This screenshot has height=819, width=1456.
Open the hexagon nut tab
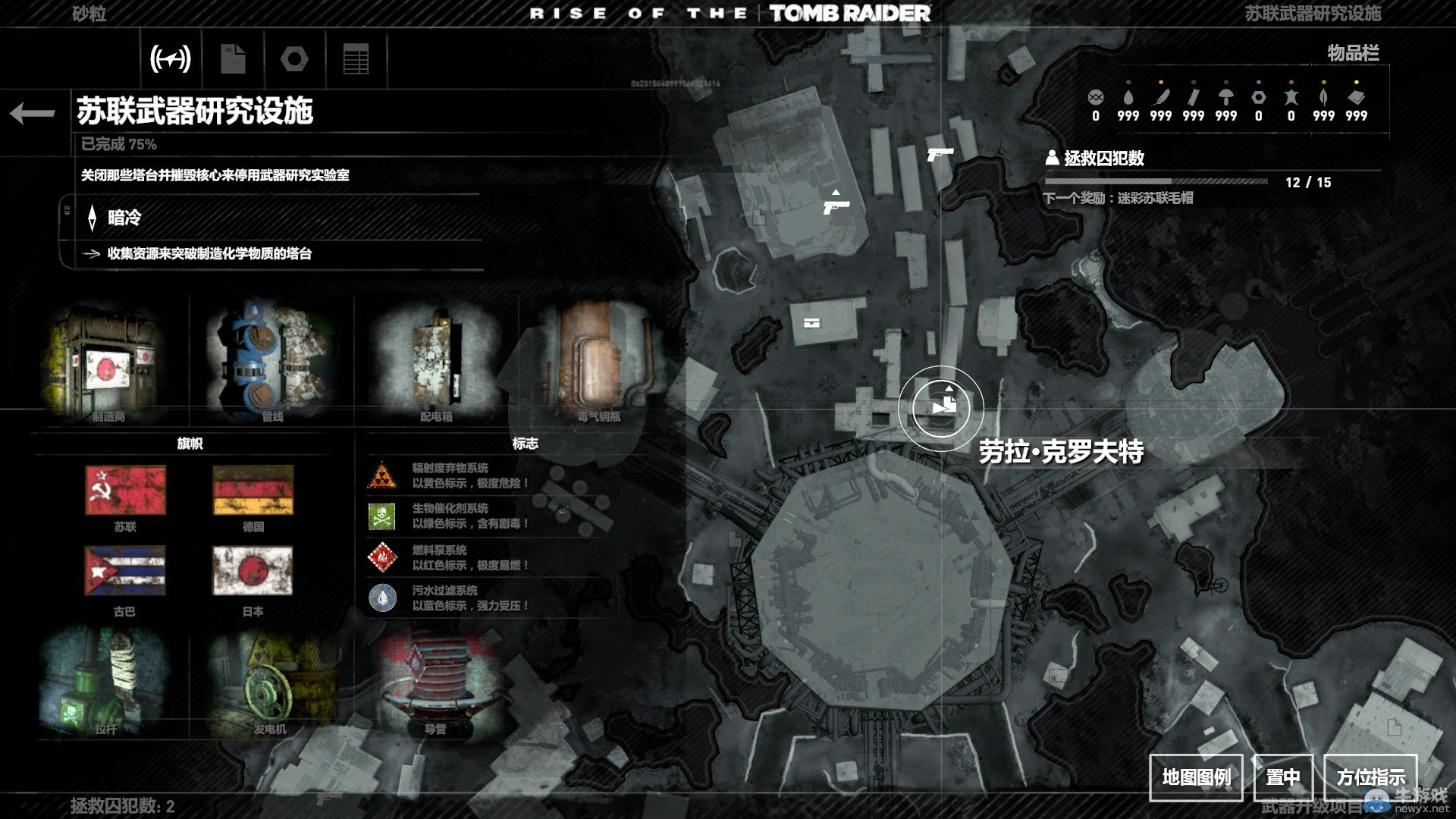click(294, 58)
